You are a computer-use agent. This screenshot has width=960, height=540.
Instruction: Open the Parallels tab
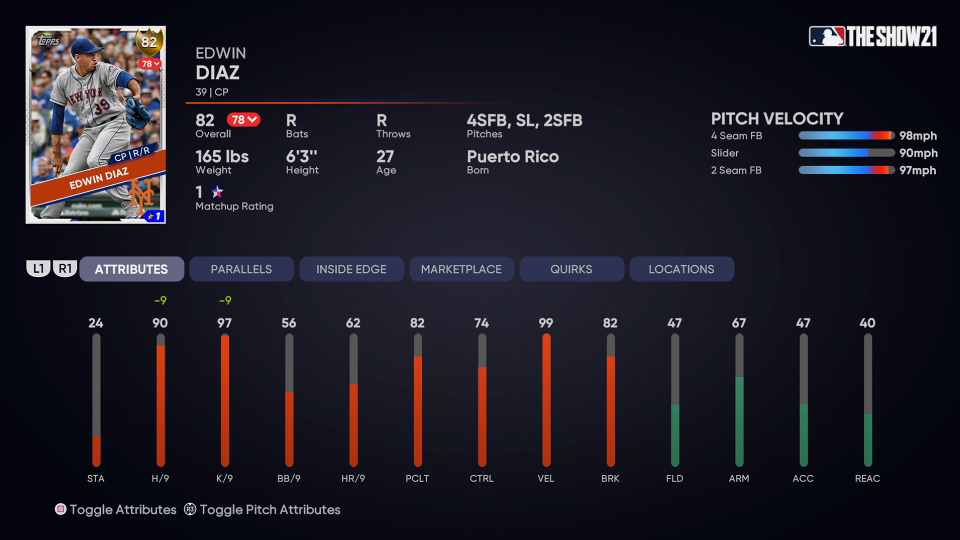241,269
